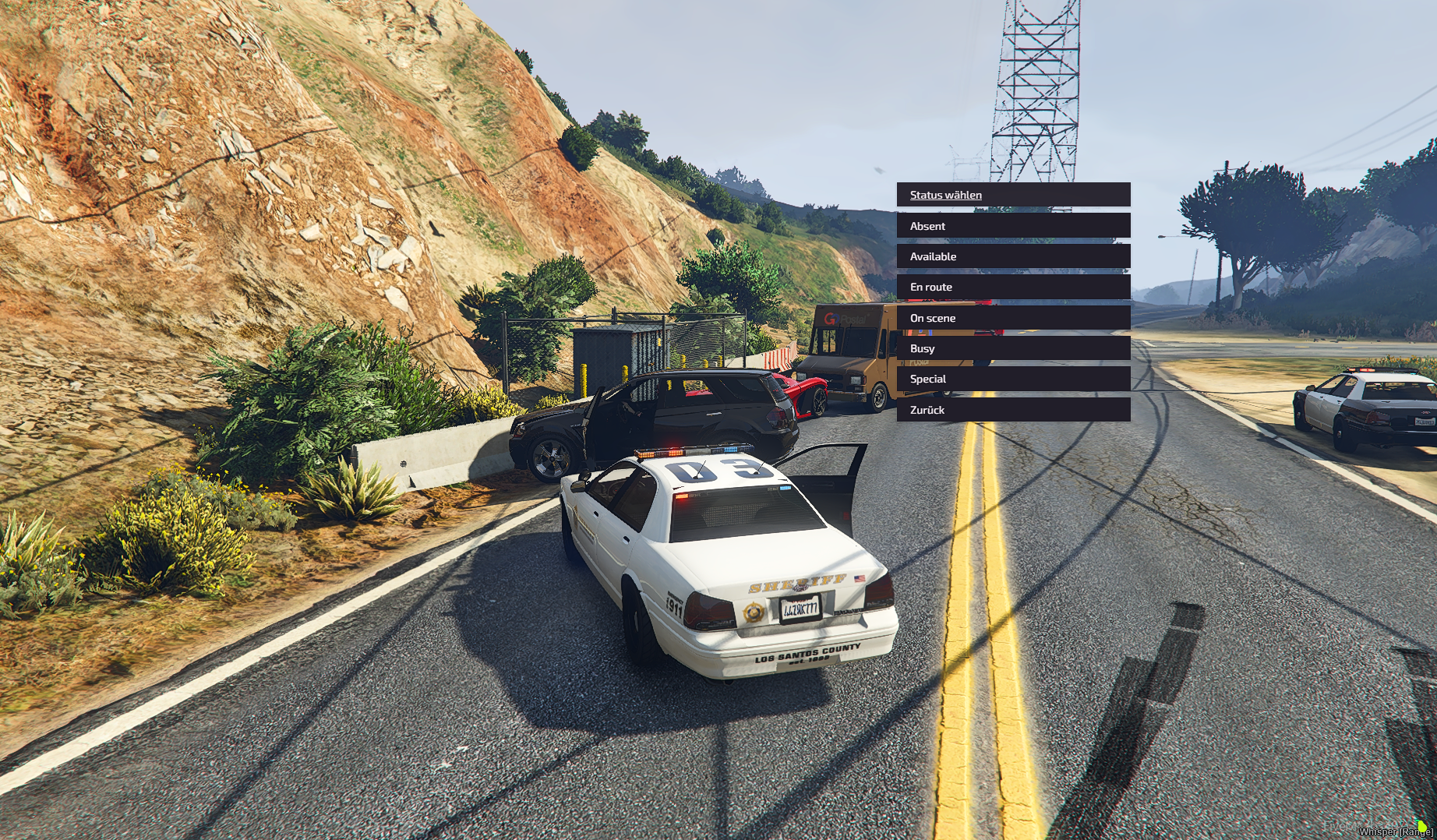Go back with the Zurück option
Image resolution: width=1437 pixels, height=840 pixels.
tap(1012, 410)
